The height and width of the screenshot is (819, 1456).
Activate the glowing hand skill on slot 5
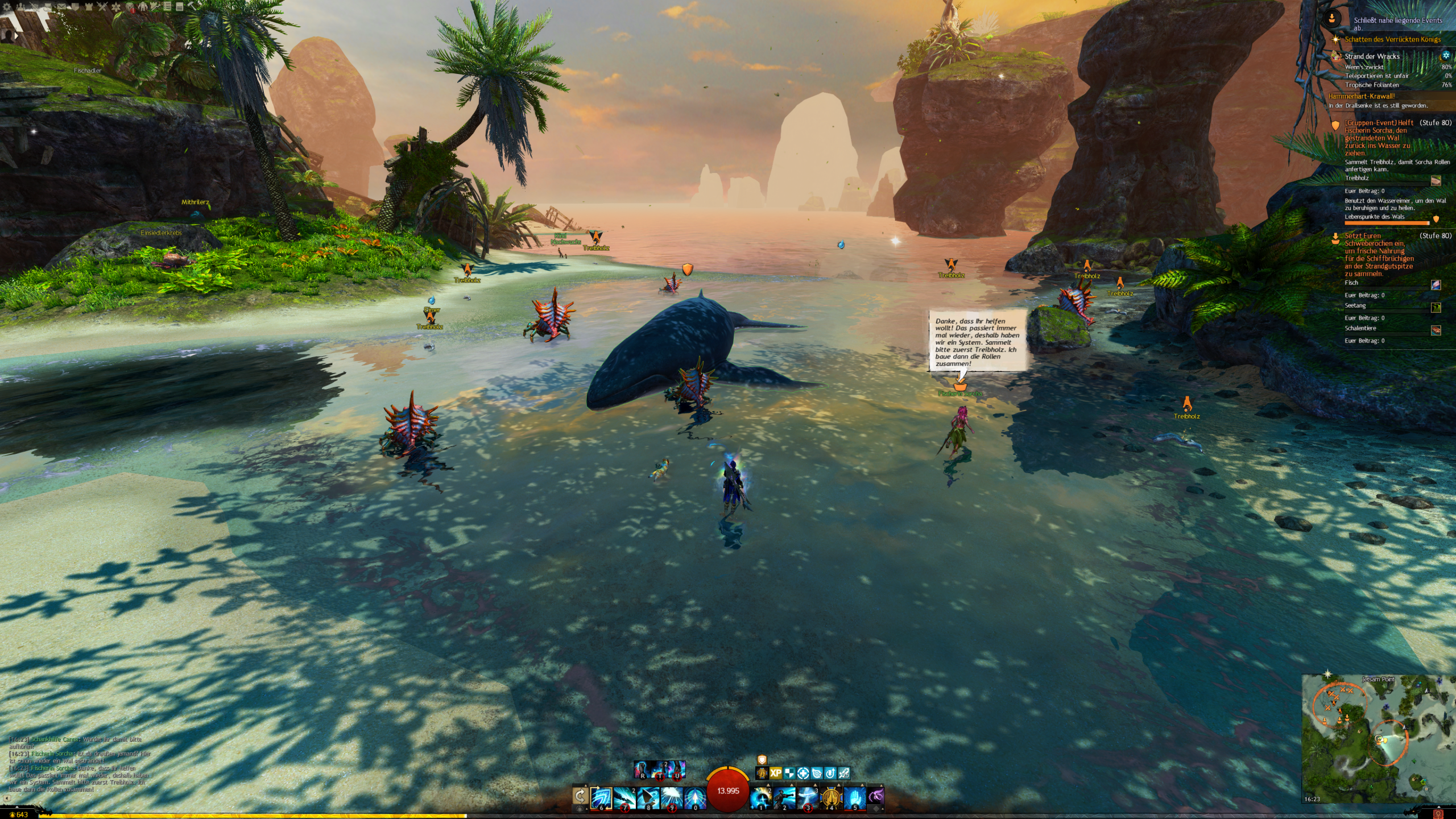coord(854,797)
